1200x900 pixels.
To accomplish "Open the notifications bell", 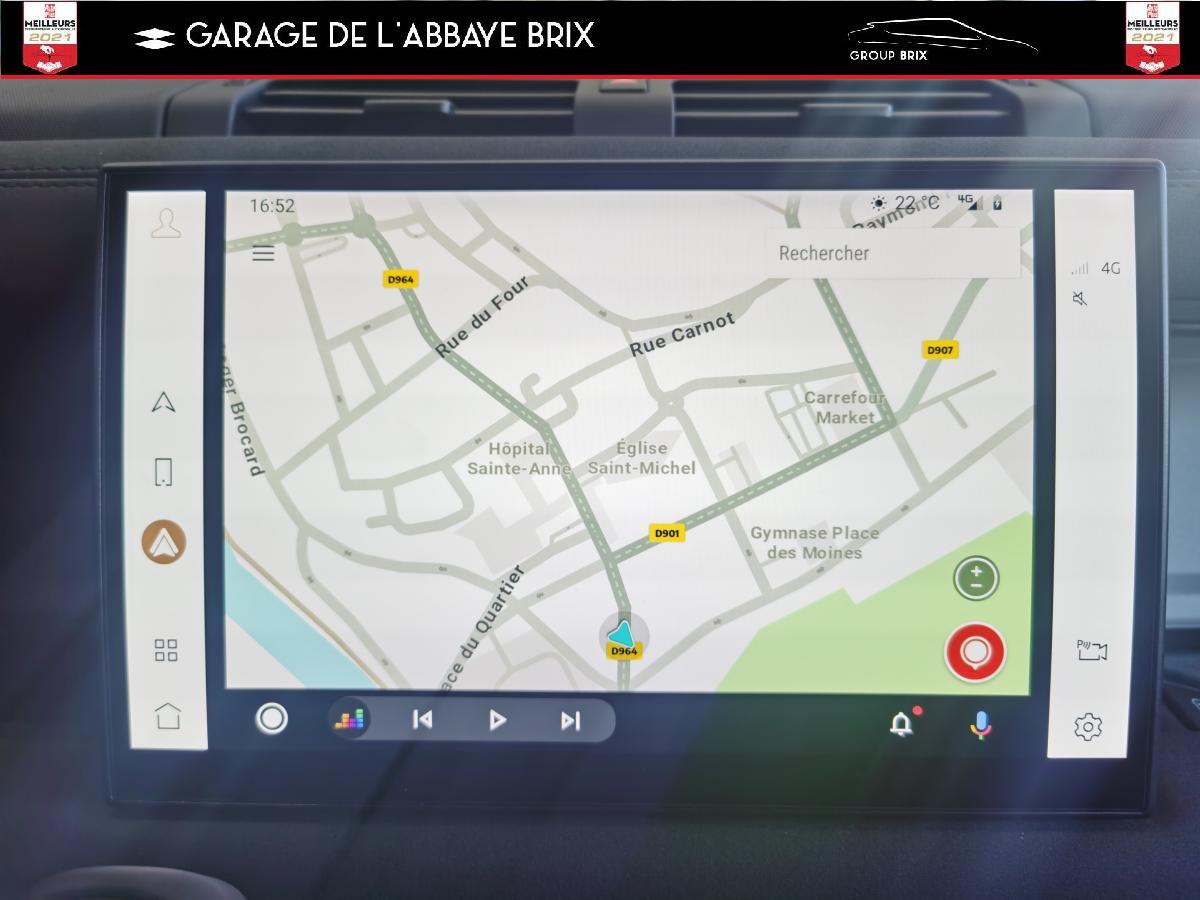I will coord(902,723).
